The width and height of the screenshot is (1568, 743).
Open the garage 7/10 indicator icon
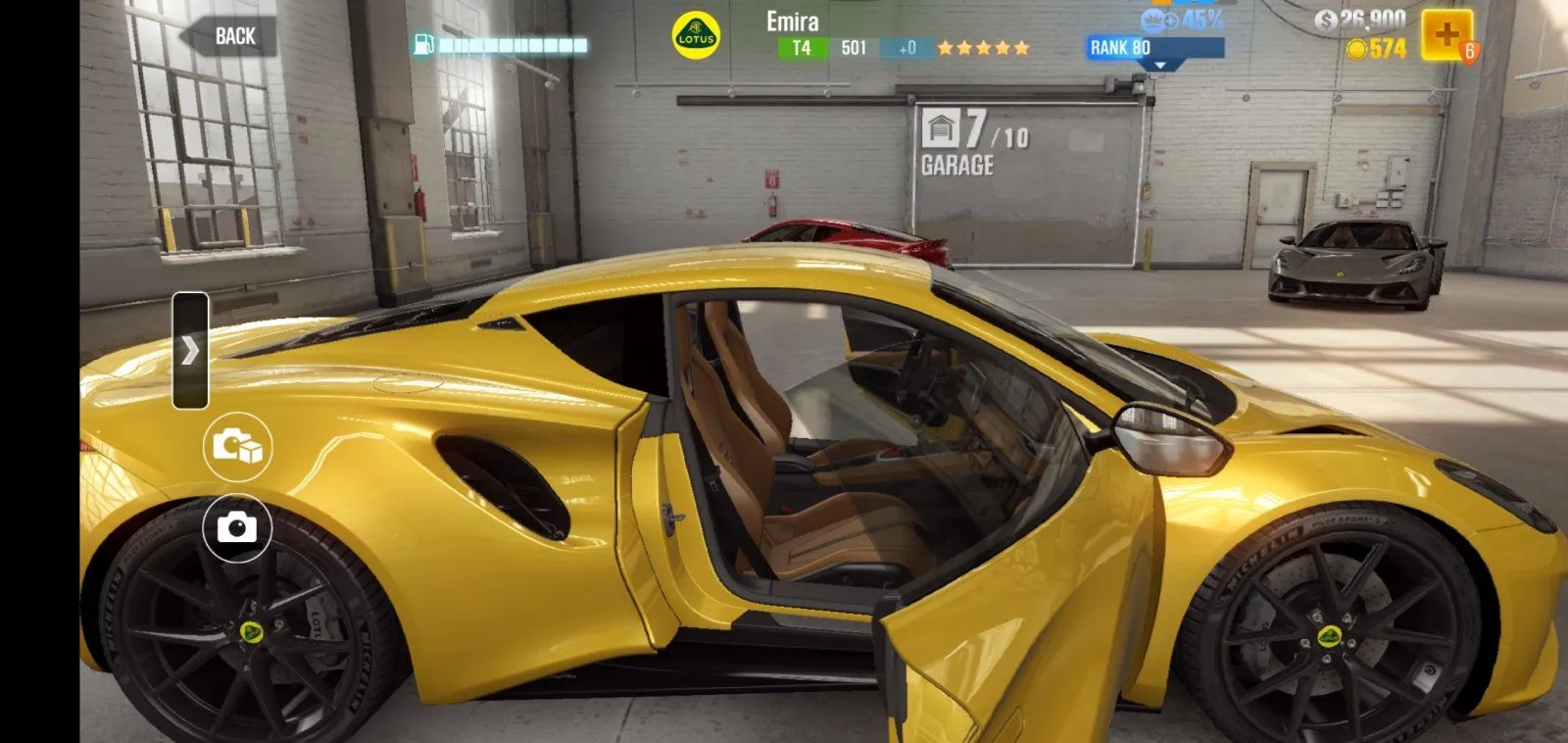tap(942, 128)
